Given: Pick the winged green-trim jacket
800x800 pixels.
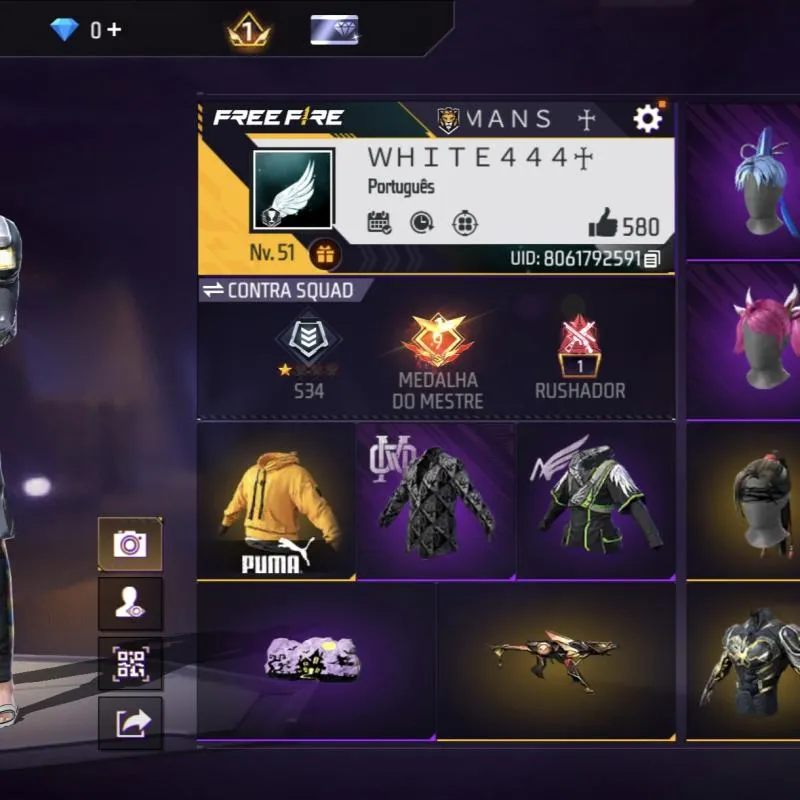Looking at the screenshot, I should point(596,502).
